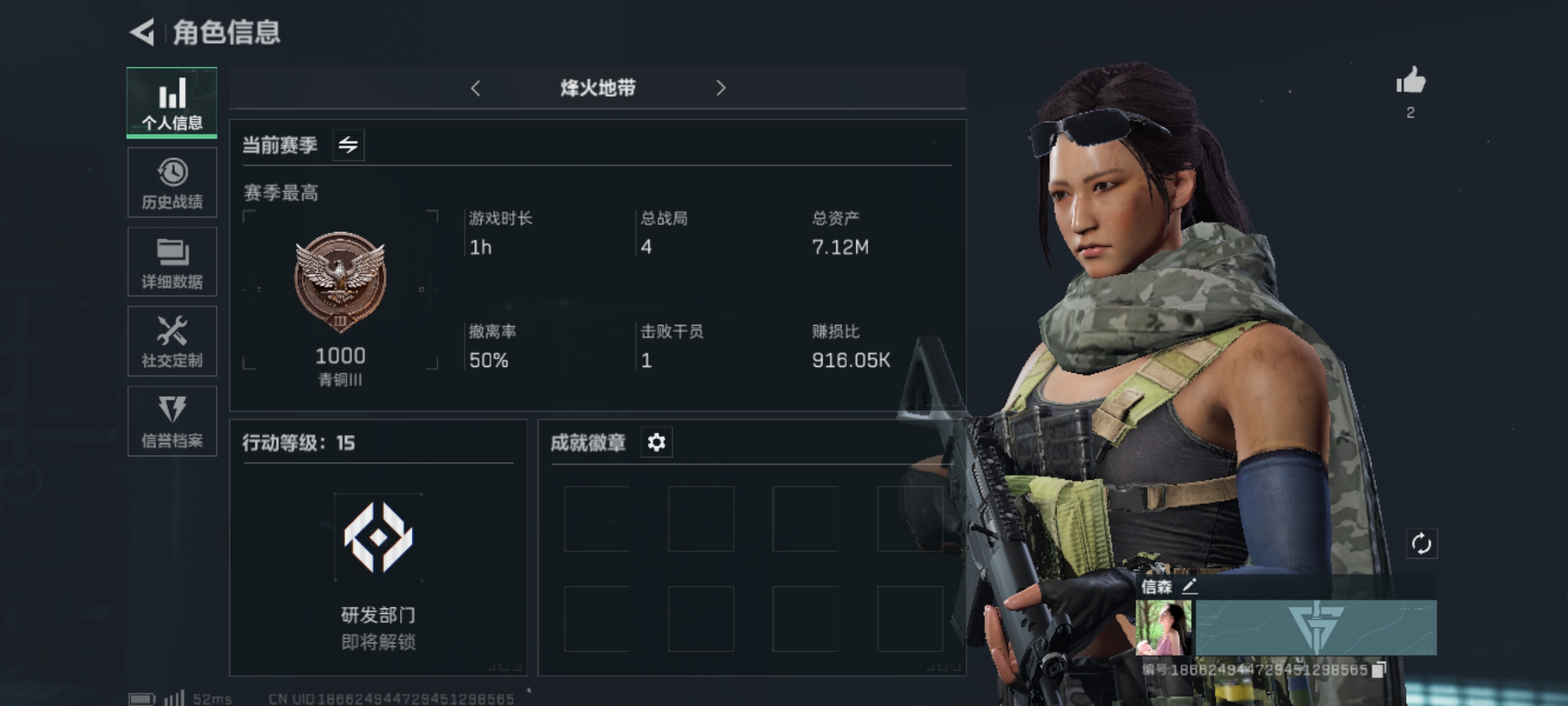Image resolution: width=1568 pixels, height=706 pixels.
Task: Switch to the next game mode arrow
Action: [x=721, y=88]
